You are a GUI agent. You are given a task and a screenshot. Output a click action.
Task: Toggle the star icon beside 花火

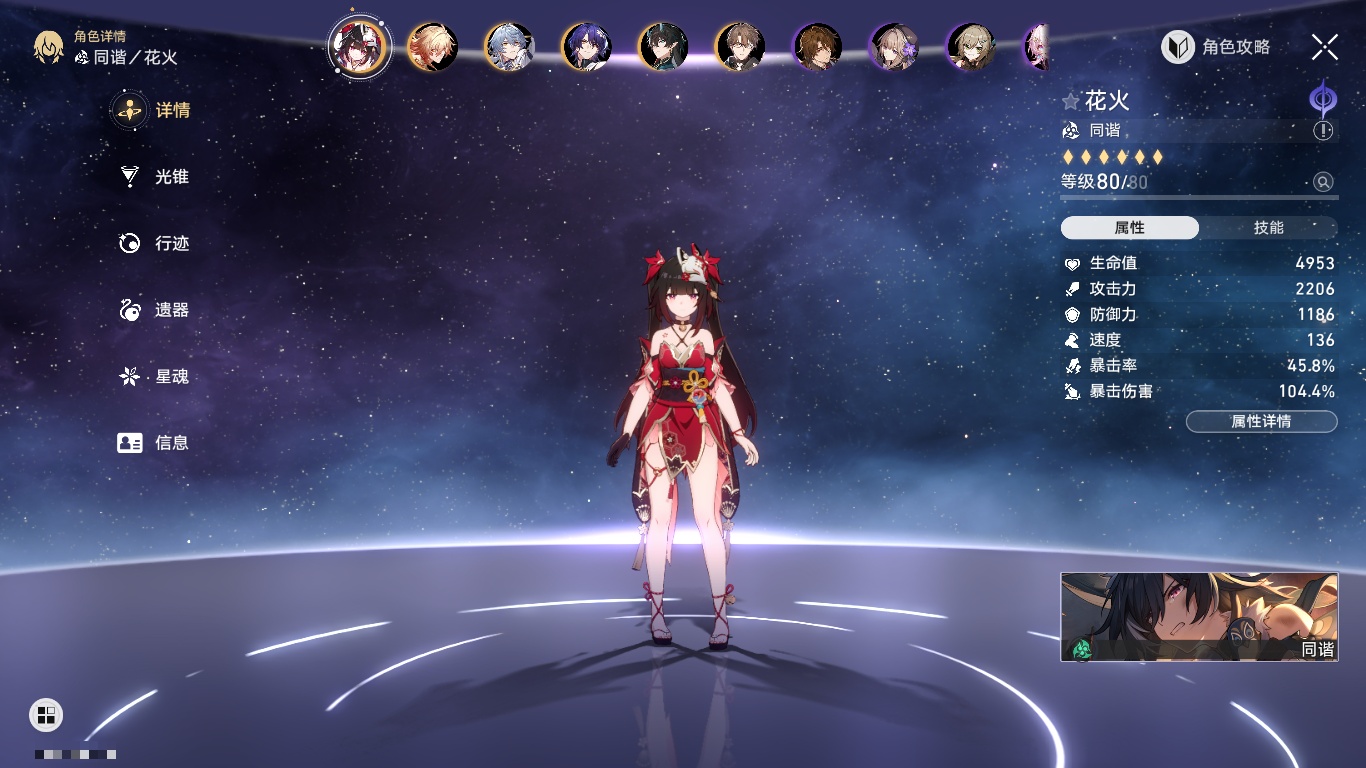pos(1071,102)
